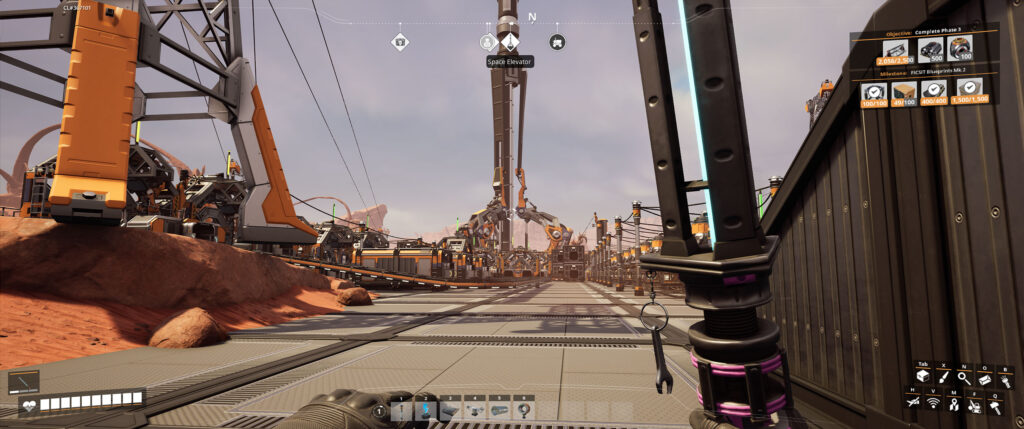Click the hotbar number 1 selector circle

(379, 410)
